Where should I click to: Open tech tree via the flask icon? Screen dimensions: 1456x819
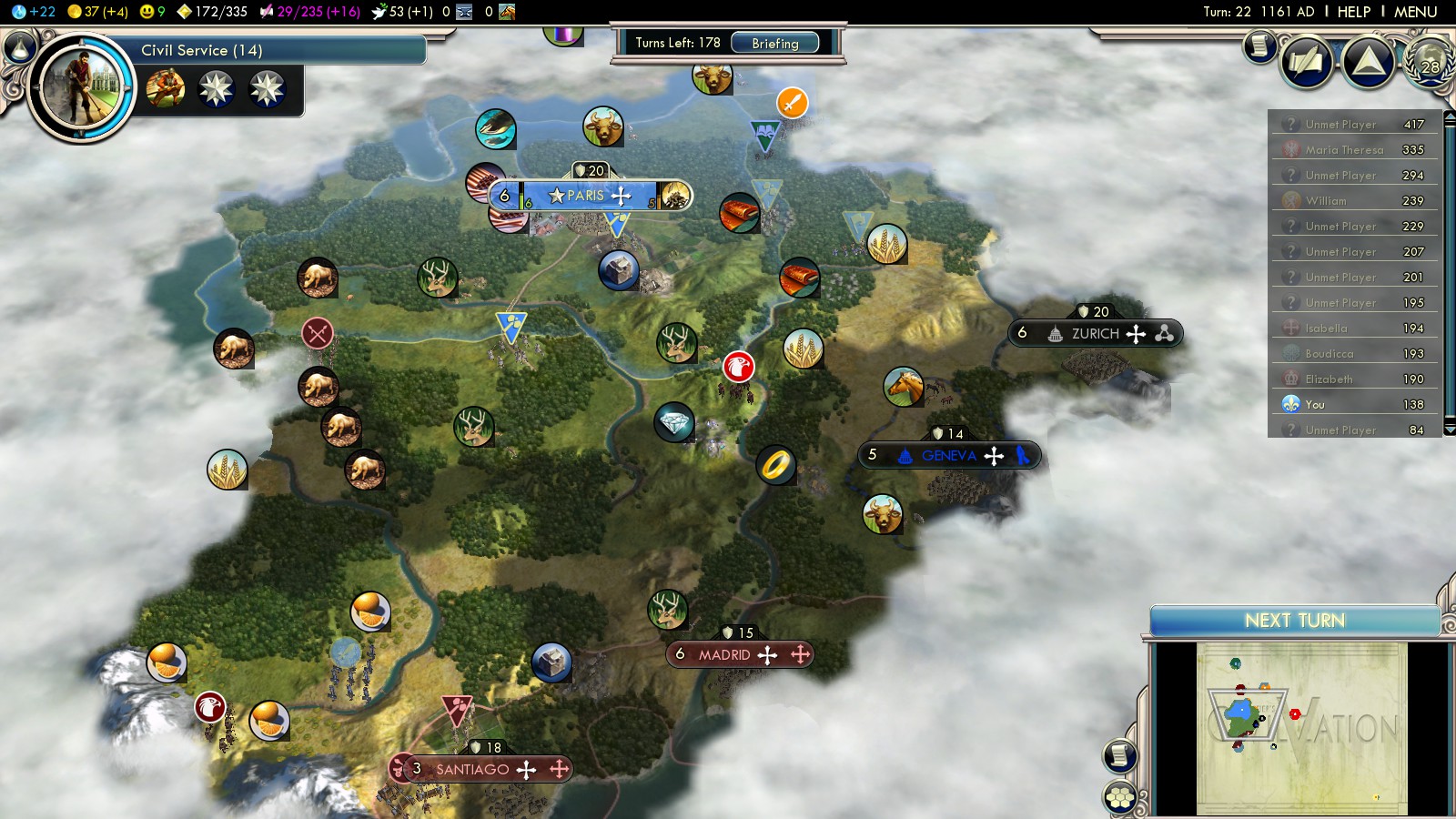tap(19, 47)
